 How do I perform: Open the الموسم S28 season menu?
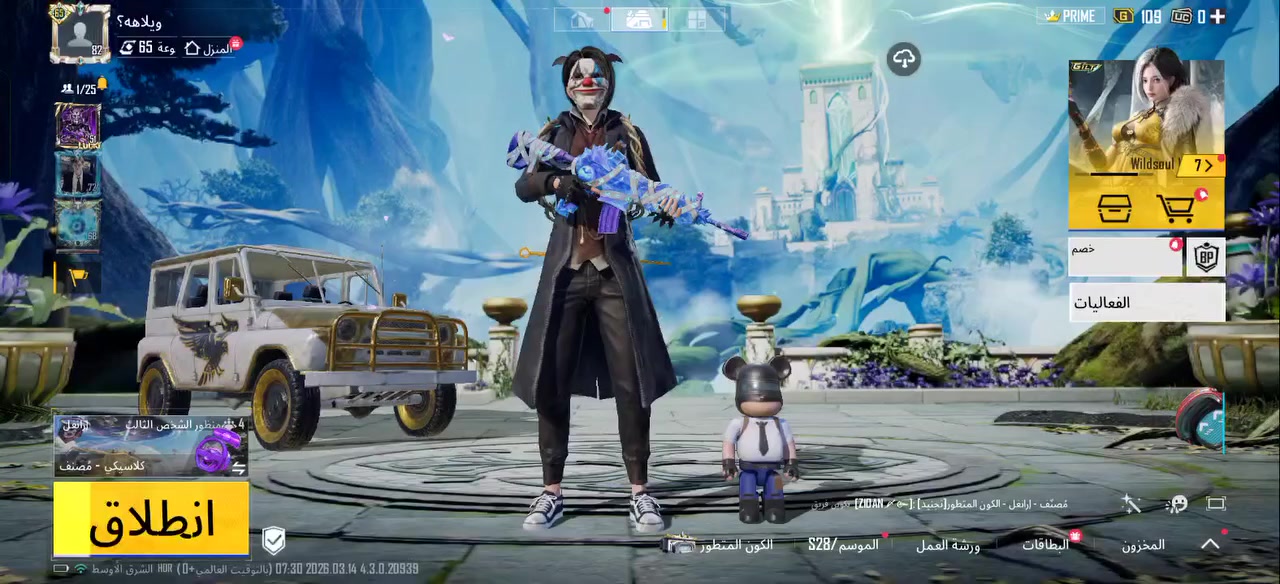click(844, 545)
